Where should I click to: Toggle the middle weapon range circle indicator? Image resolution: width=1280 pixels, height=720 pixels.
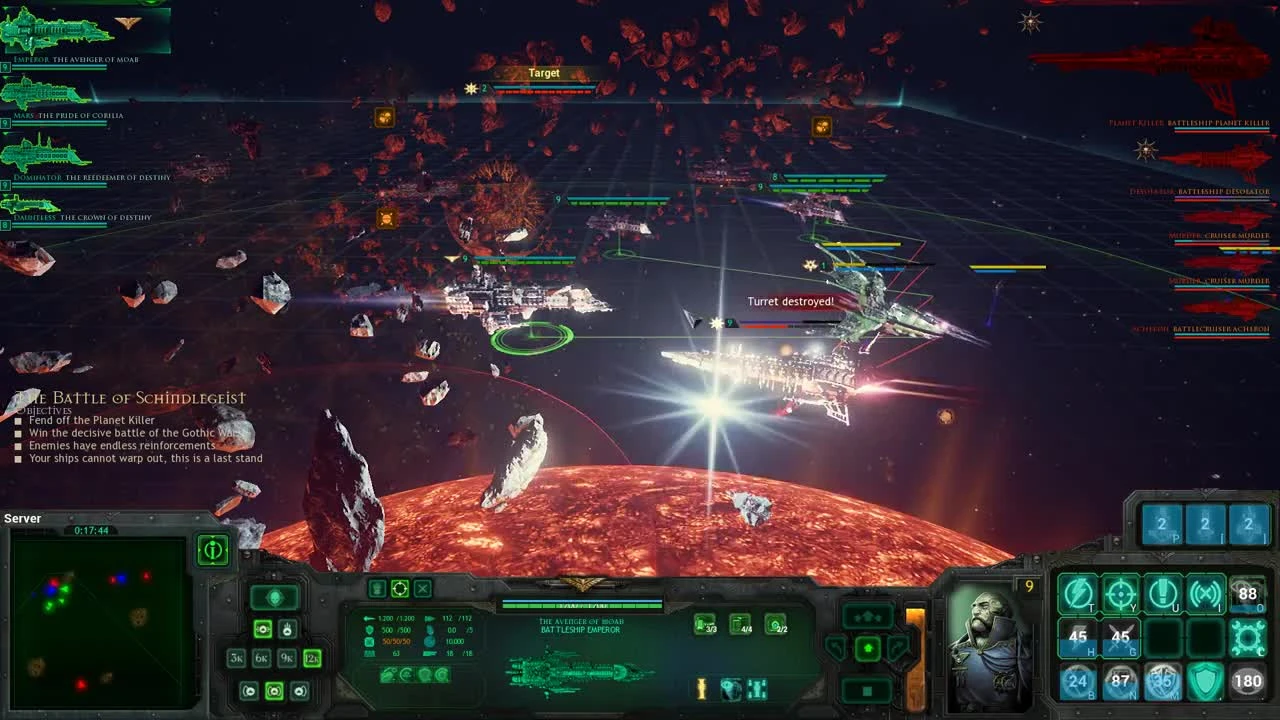coord(274,690)
